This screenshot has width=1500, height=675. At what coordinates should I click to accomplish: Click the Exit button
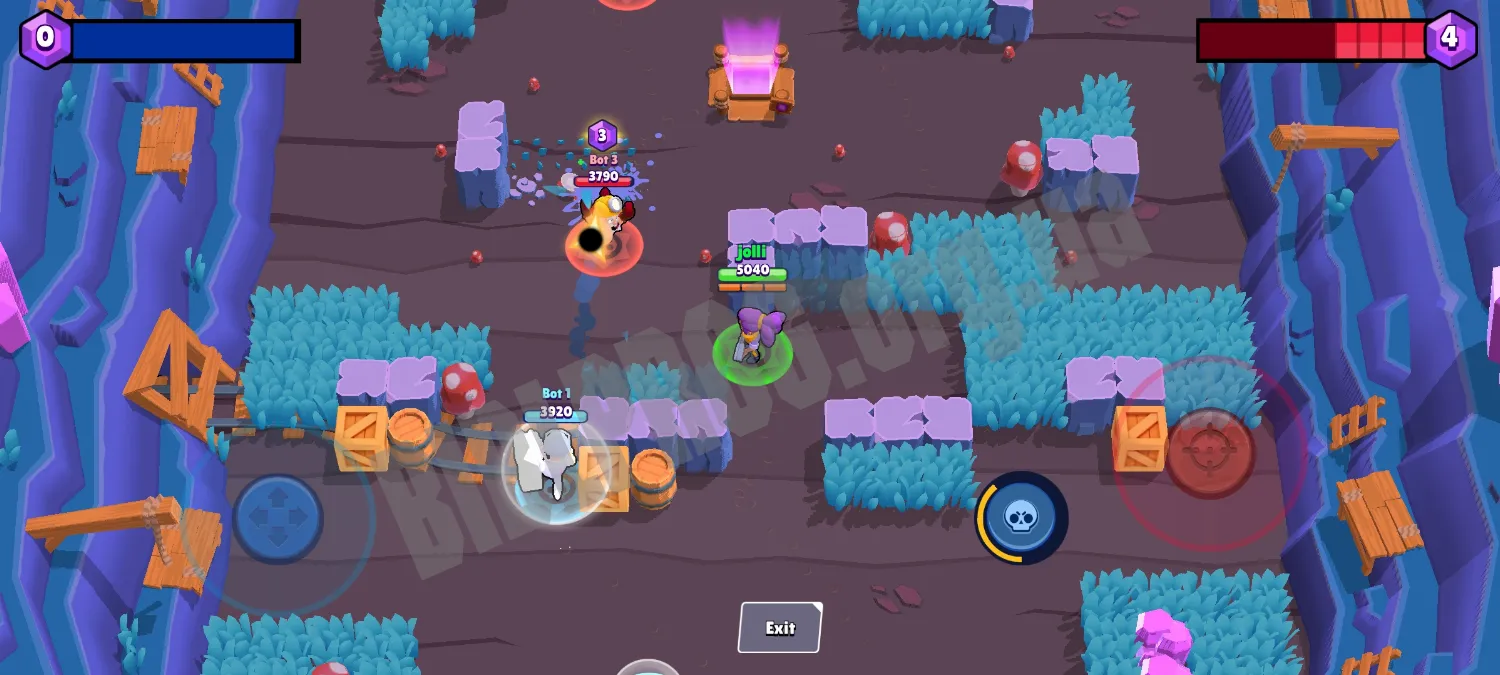(x=780, y=628)
